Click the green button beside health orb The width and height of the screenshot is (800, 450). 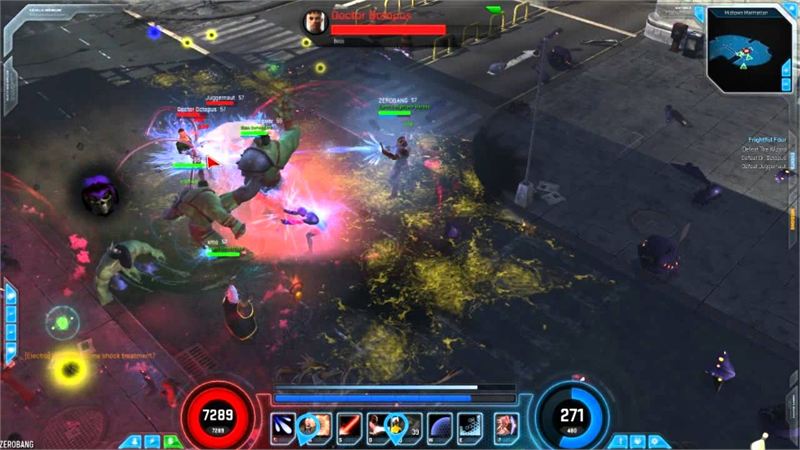pyautogui.click(x=172, y=440)
